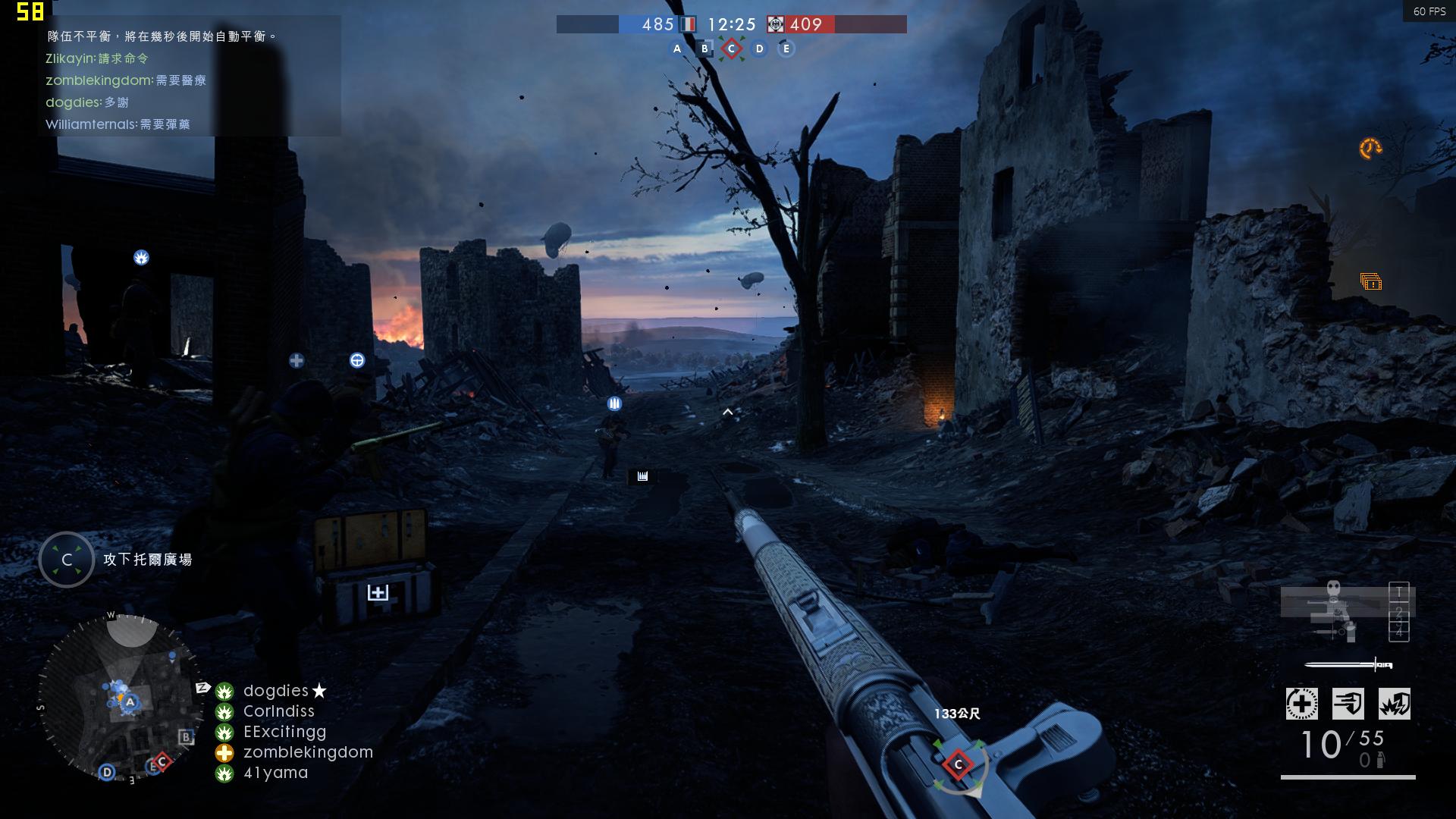1456x819 pixels.
Task: Select capture point E indicator
Action: click(x=786, y=49)
